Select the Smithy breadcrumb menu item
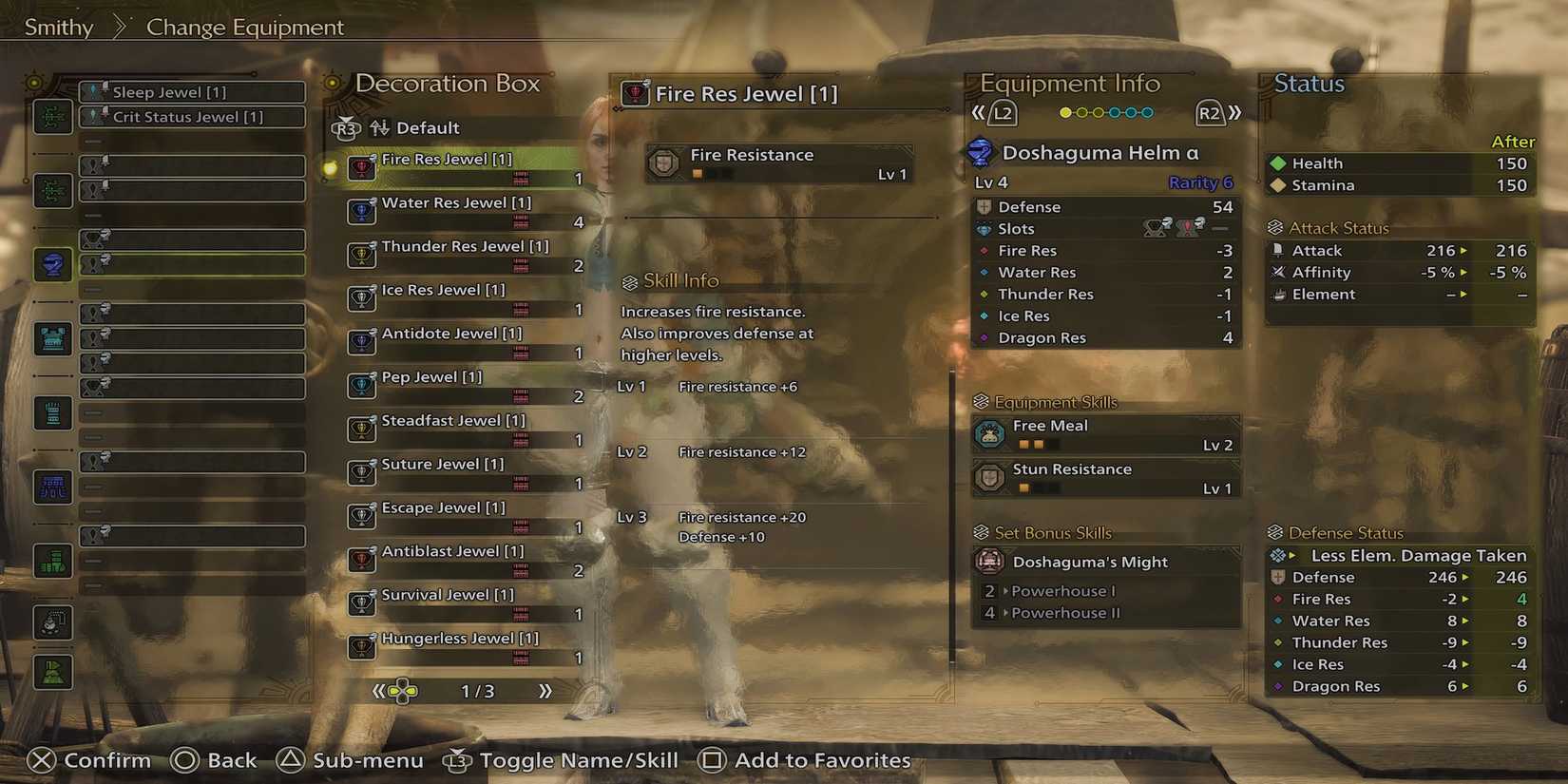This screenshot has width=1568, height=784. click(57, 27)
